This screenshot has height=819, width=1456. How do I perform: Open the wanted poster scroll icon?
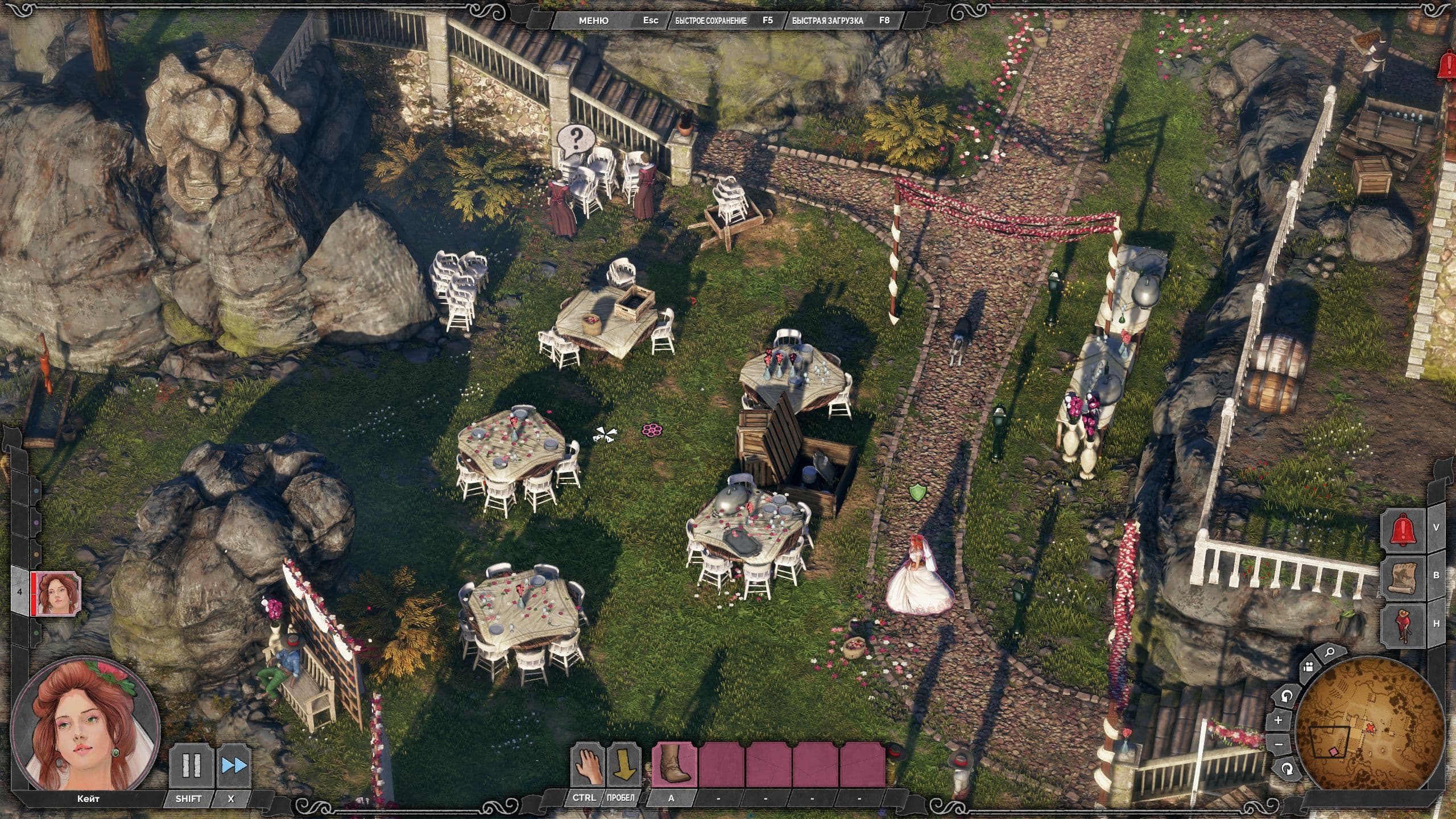[1404, 576]
